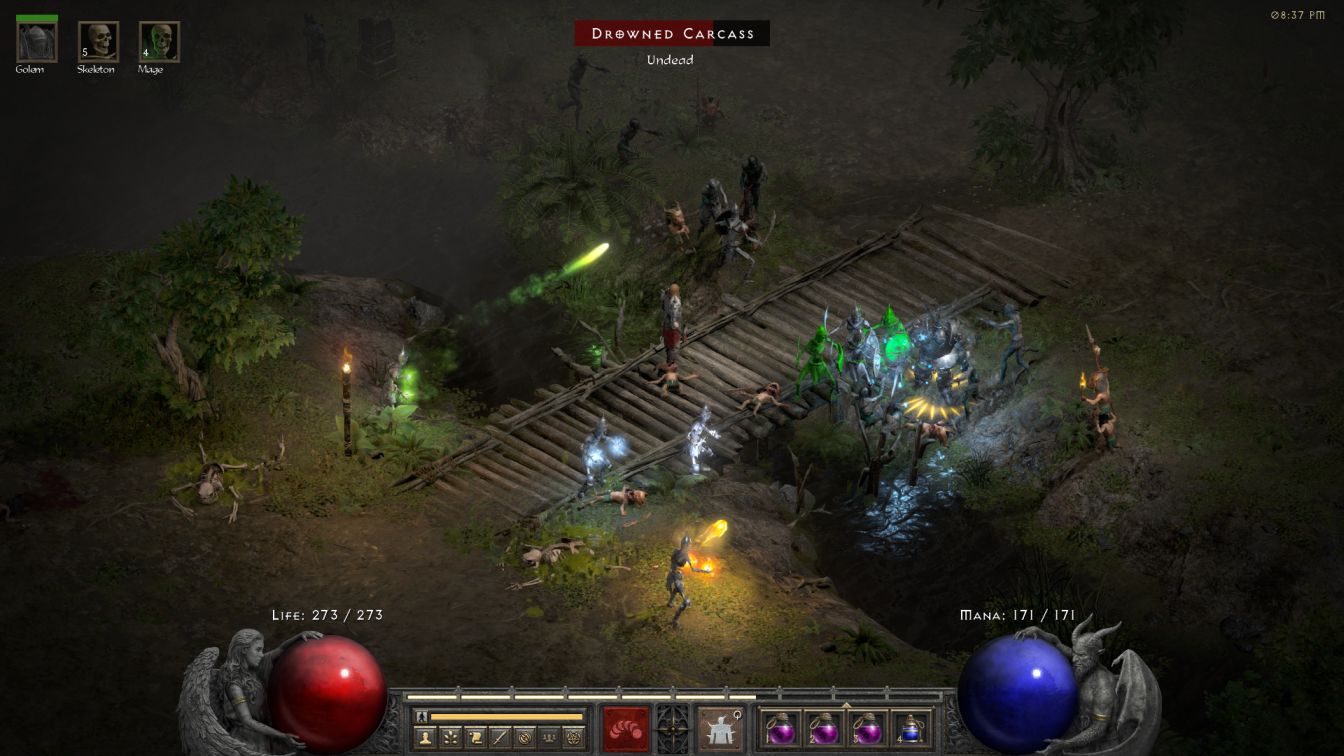Select the skeleton Mage minion portrait

coord(158,42)
